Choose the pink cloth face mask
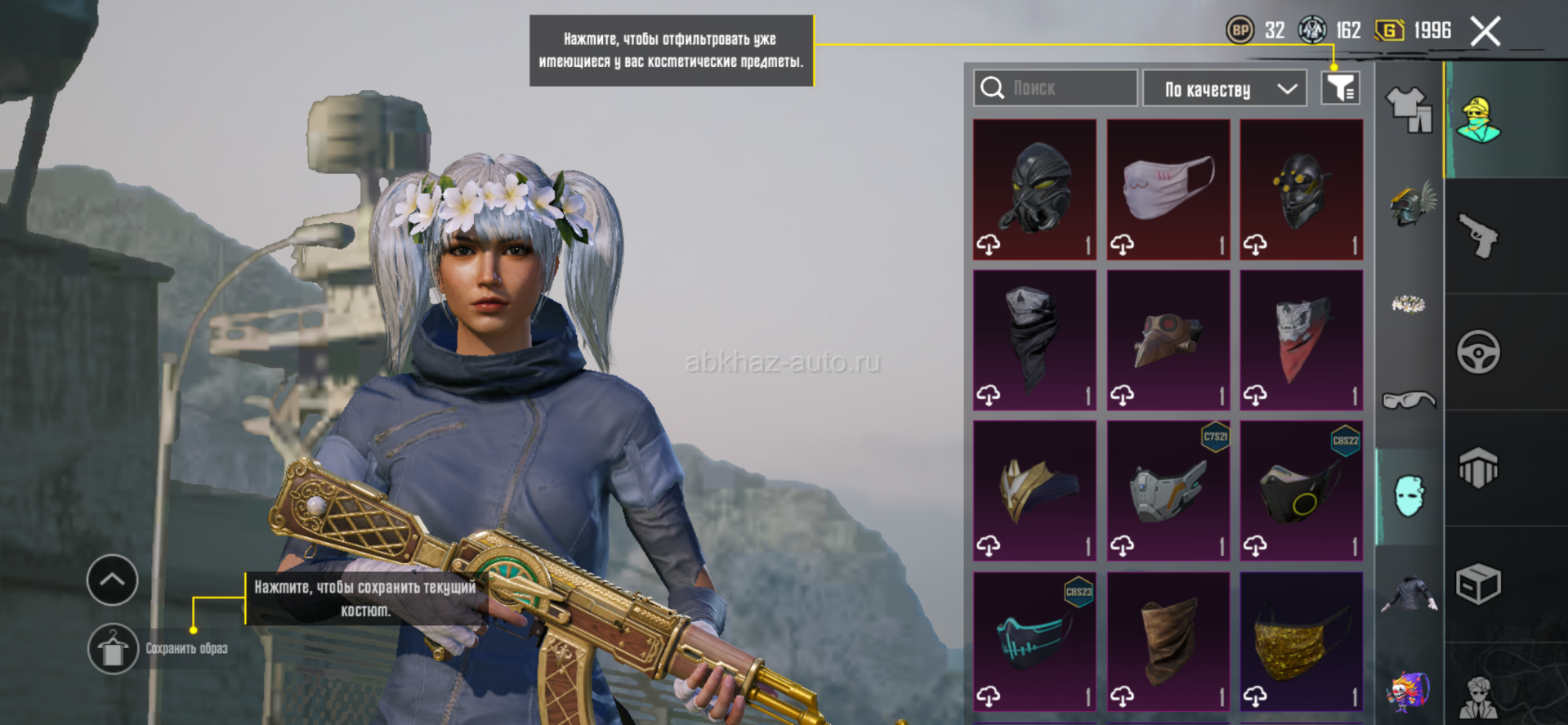The height and width of the screenshot is (725, 1568). pyautogui.click(x=1168, y=190)
